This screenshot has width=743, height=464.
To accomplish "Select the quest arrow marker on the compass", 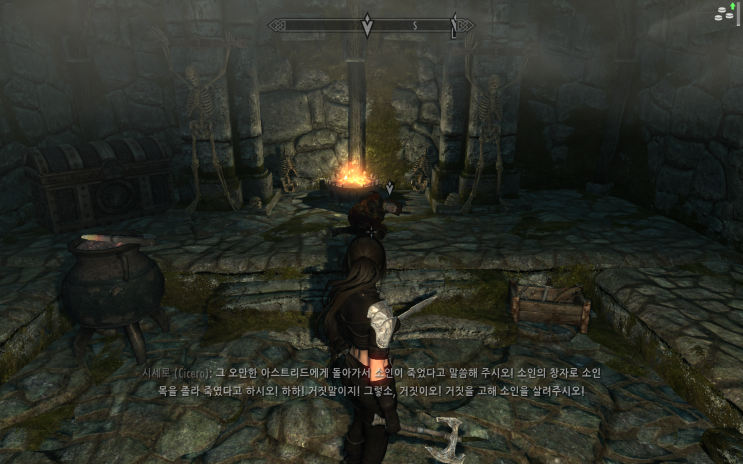I will point(367,24).
